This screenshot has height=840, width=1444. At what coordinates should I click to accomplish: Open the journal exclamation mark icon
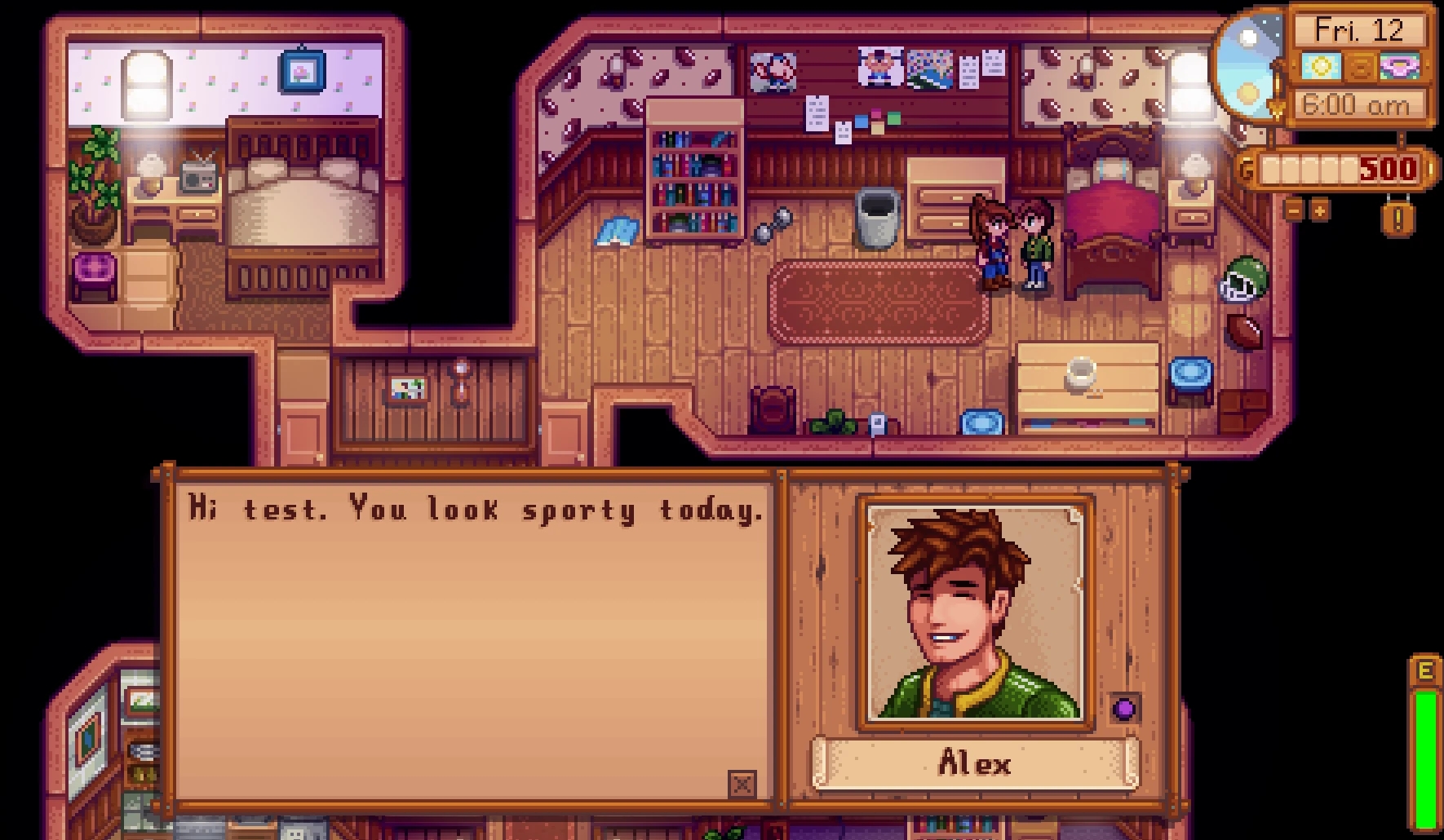[1397, 218]
